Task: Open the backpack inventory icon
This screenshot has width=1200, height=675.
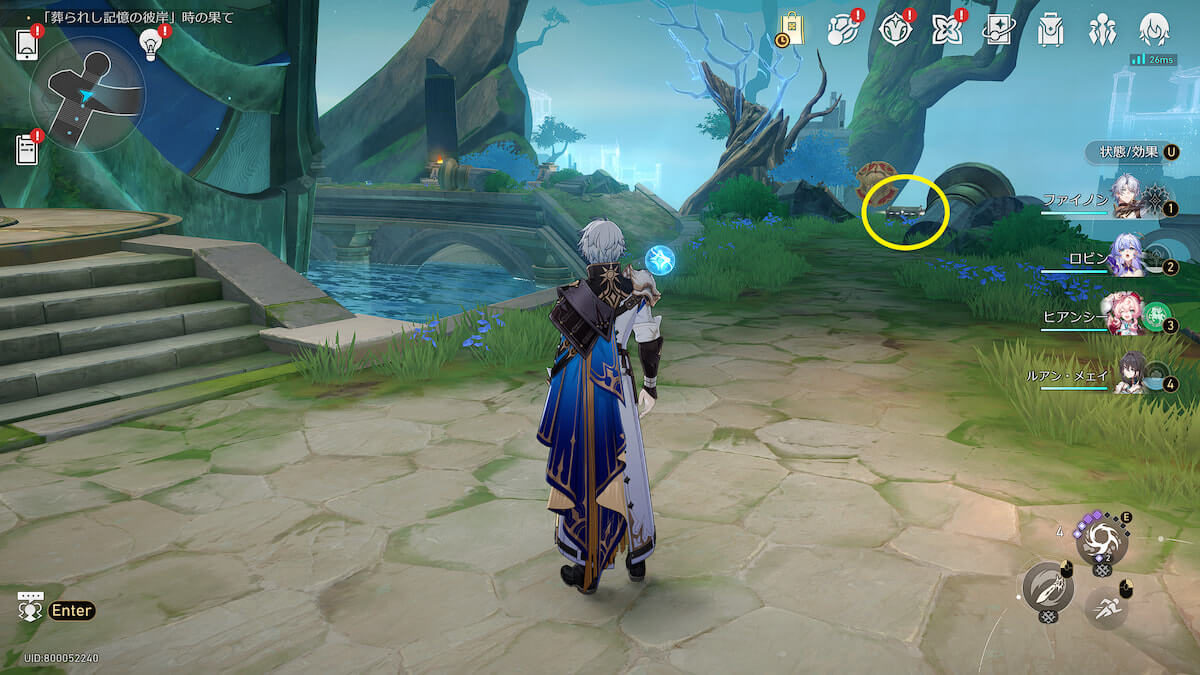Action: tap(1050, 30)
